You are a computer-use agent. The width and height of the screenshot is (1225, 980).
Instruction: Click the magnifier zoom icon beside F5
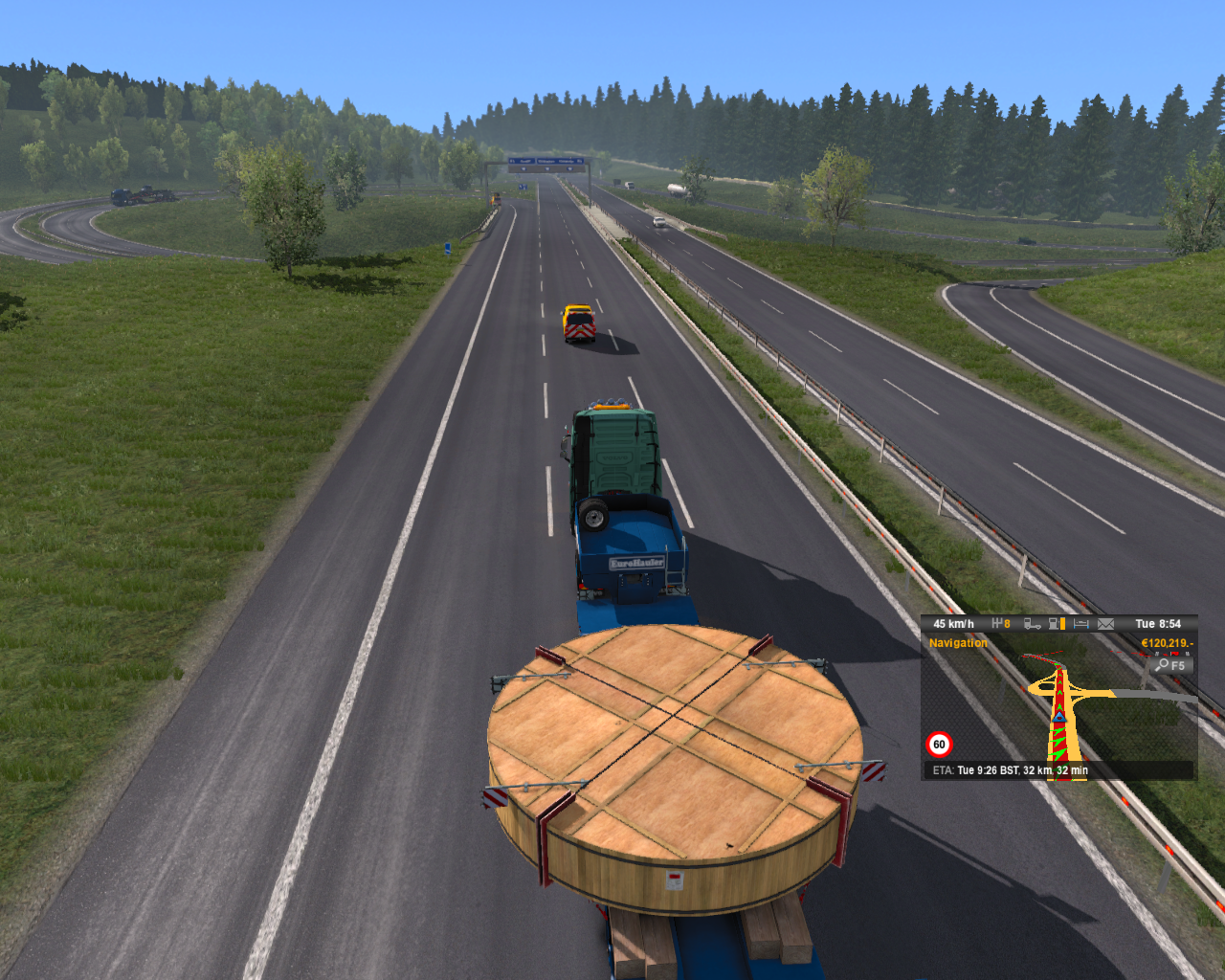1163,665
